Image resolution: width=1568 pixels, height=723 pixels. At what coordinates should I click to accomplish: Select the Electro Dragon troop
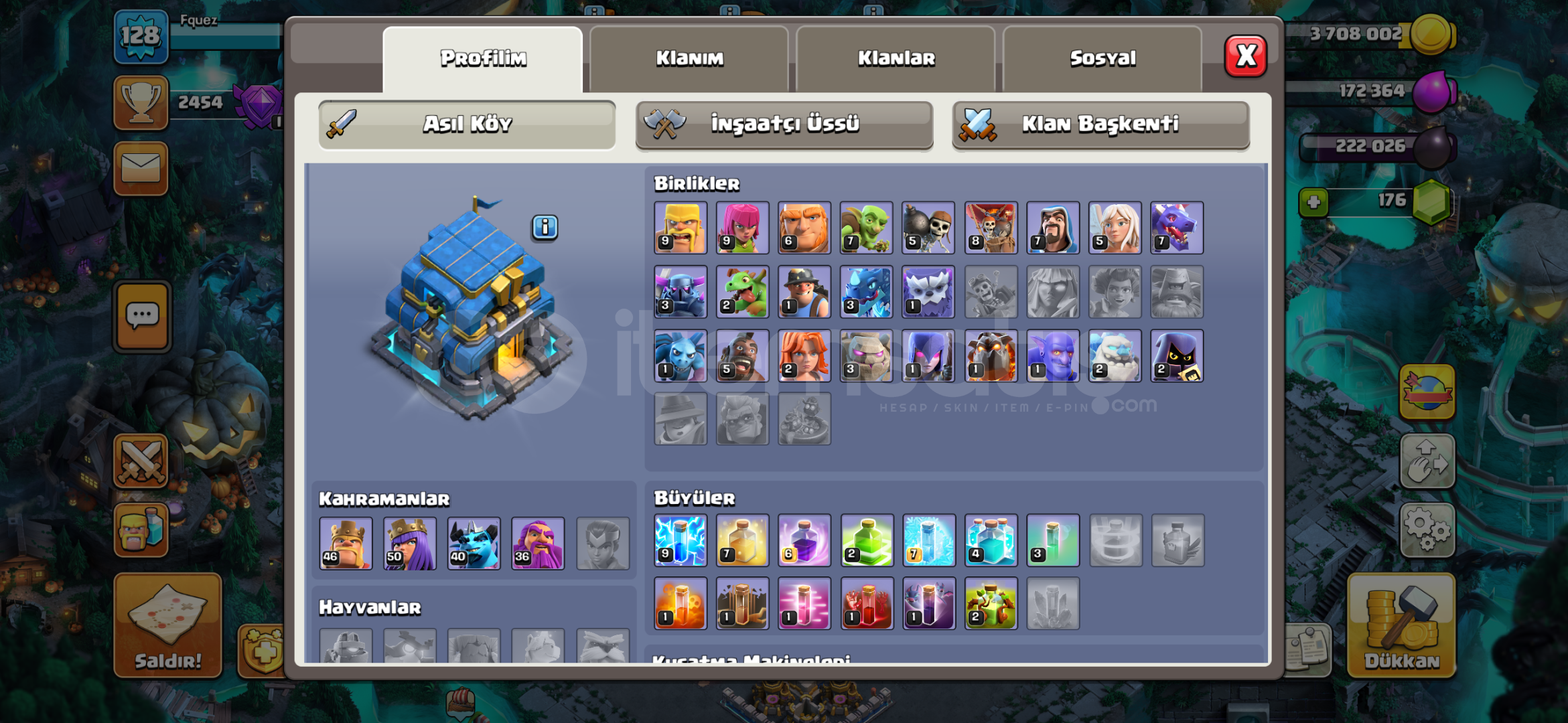(865, 292)
